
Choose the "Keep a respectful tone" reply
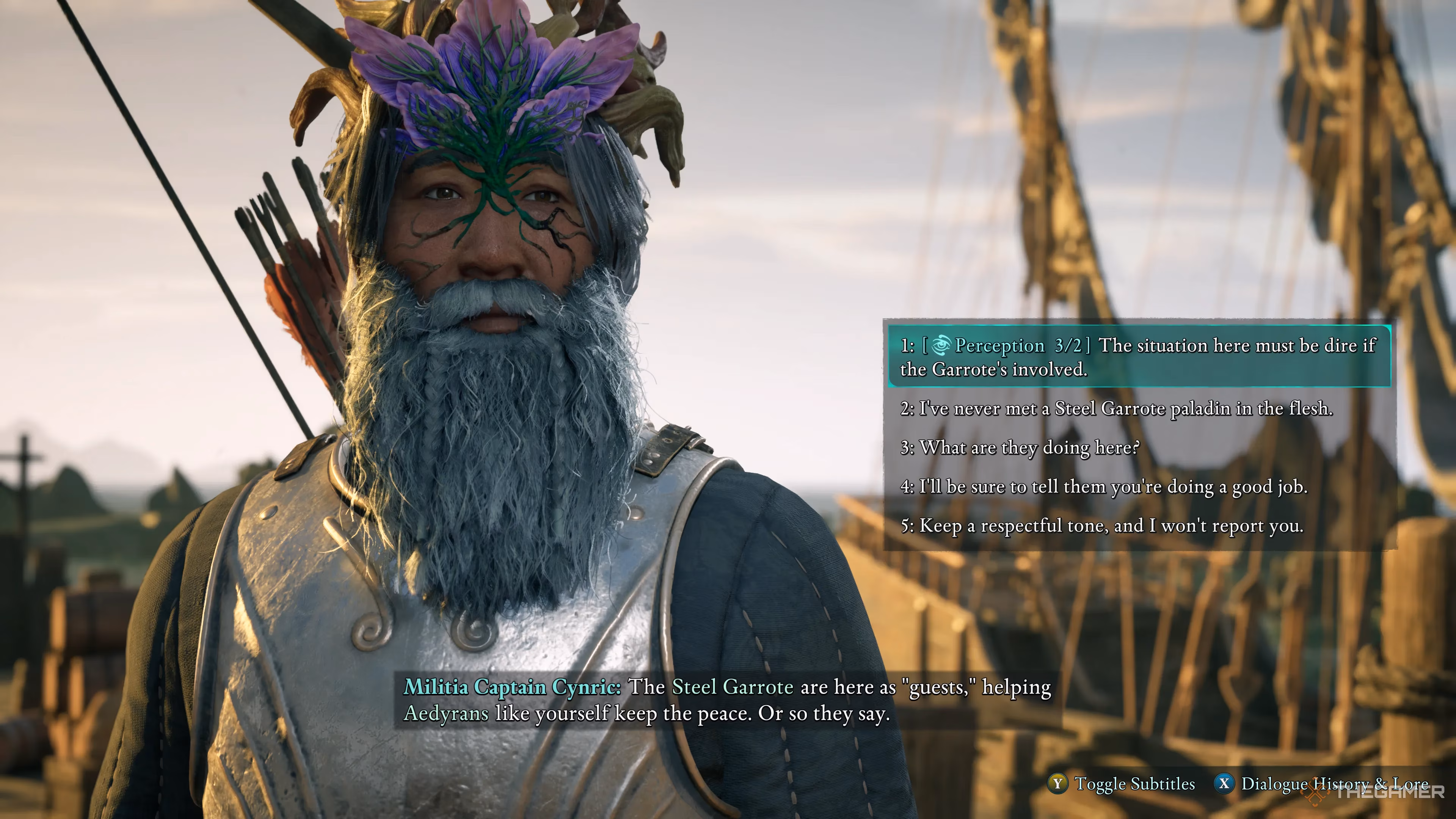(x=1101, y=526)
